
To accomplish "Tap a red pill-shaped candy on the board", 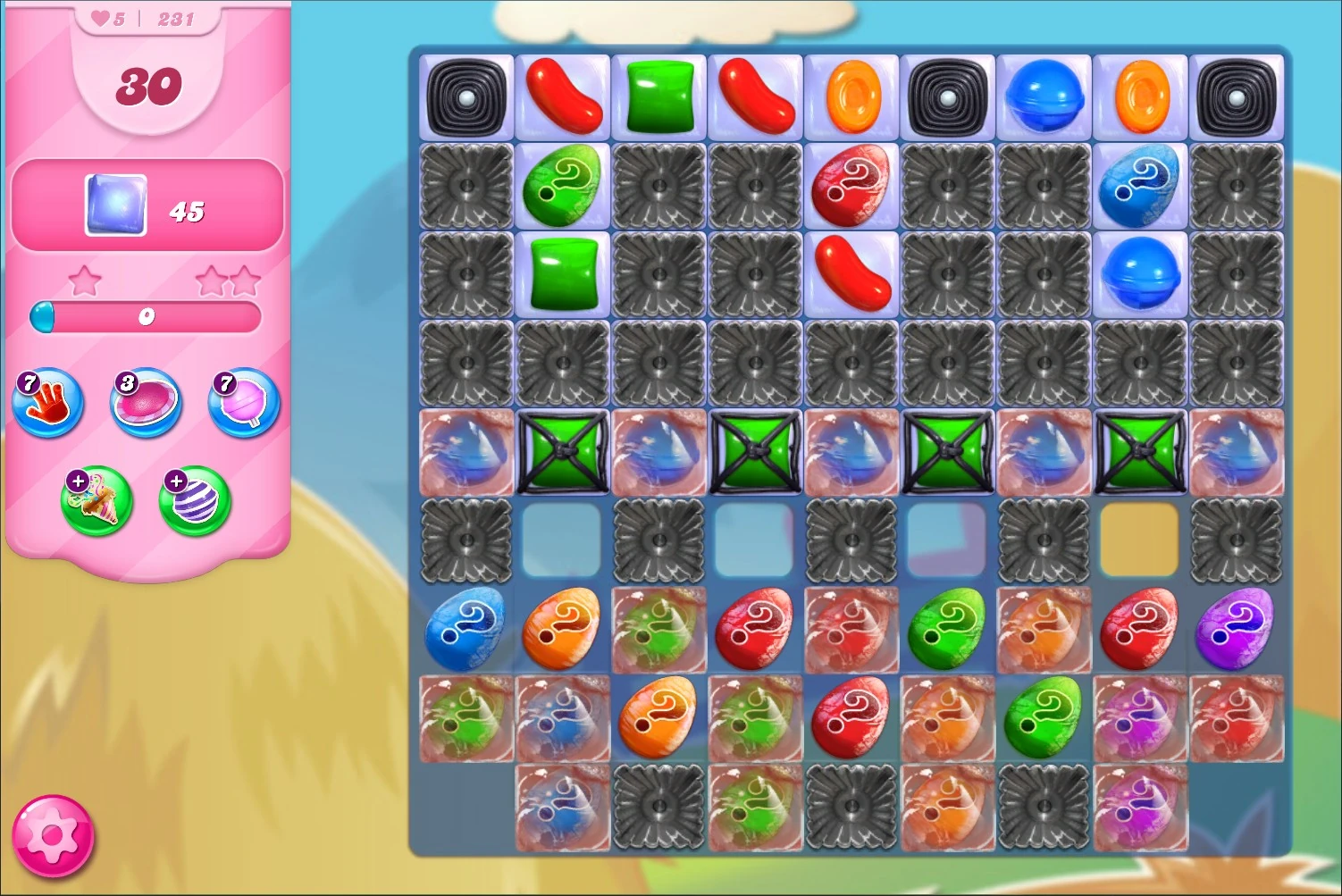I will point(755,95).
